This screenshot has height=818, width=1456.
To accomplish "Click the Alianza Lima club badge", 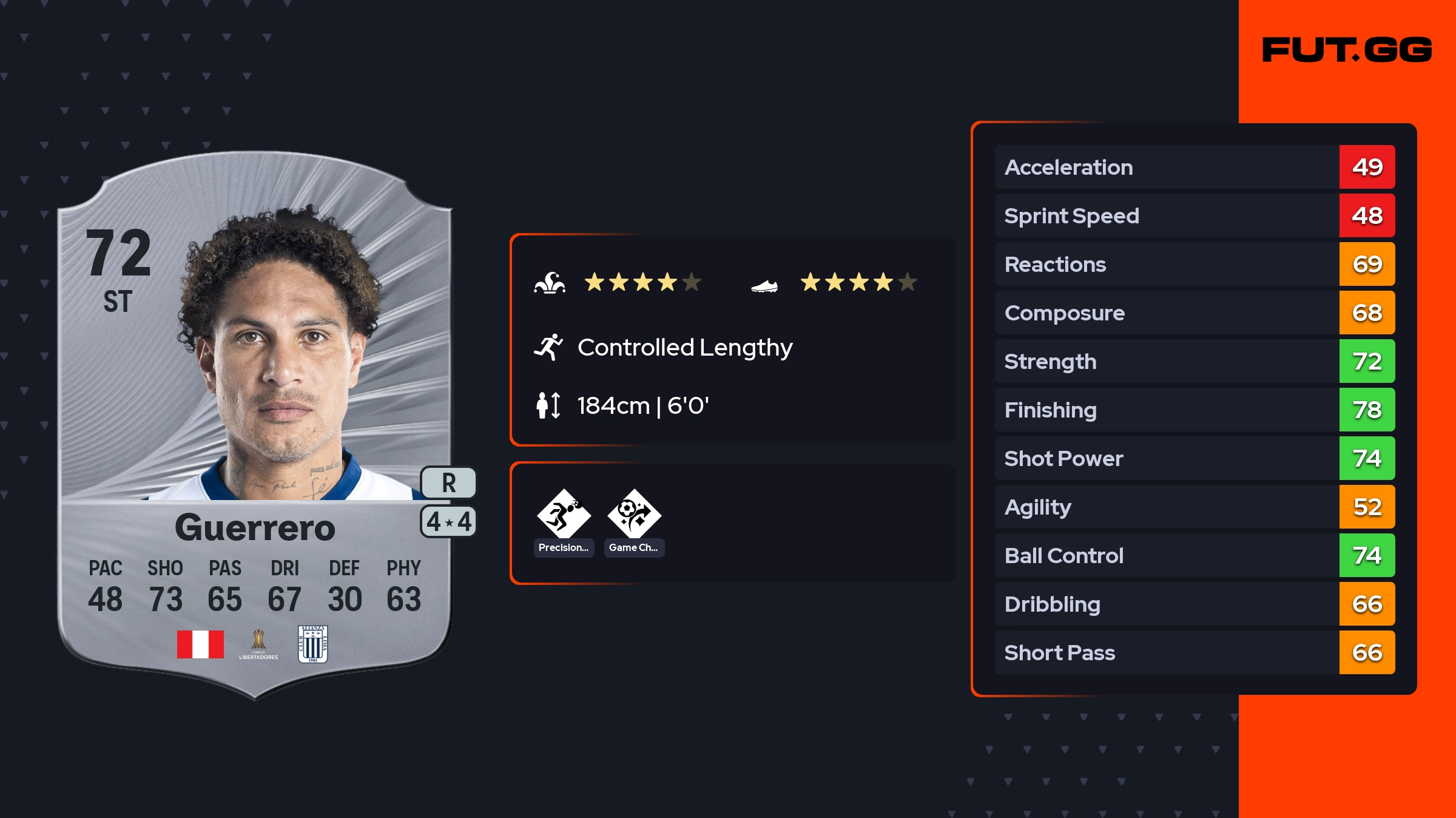I will pyautogui.click(x=313, y=644).
